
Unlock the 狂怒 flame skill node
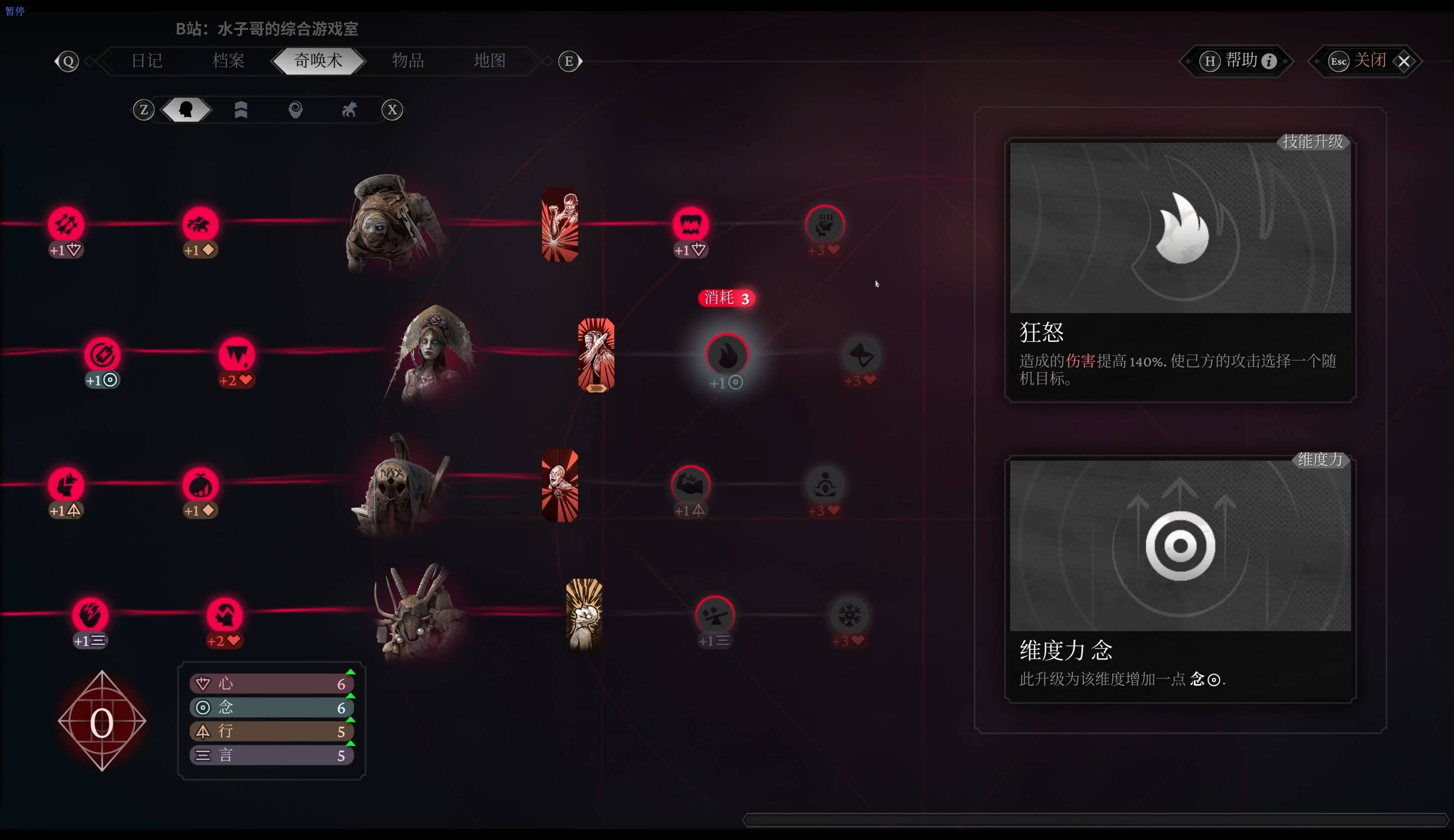727,355
